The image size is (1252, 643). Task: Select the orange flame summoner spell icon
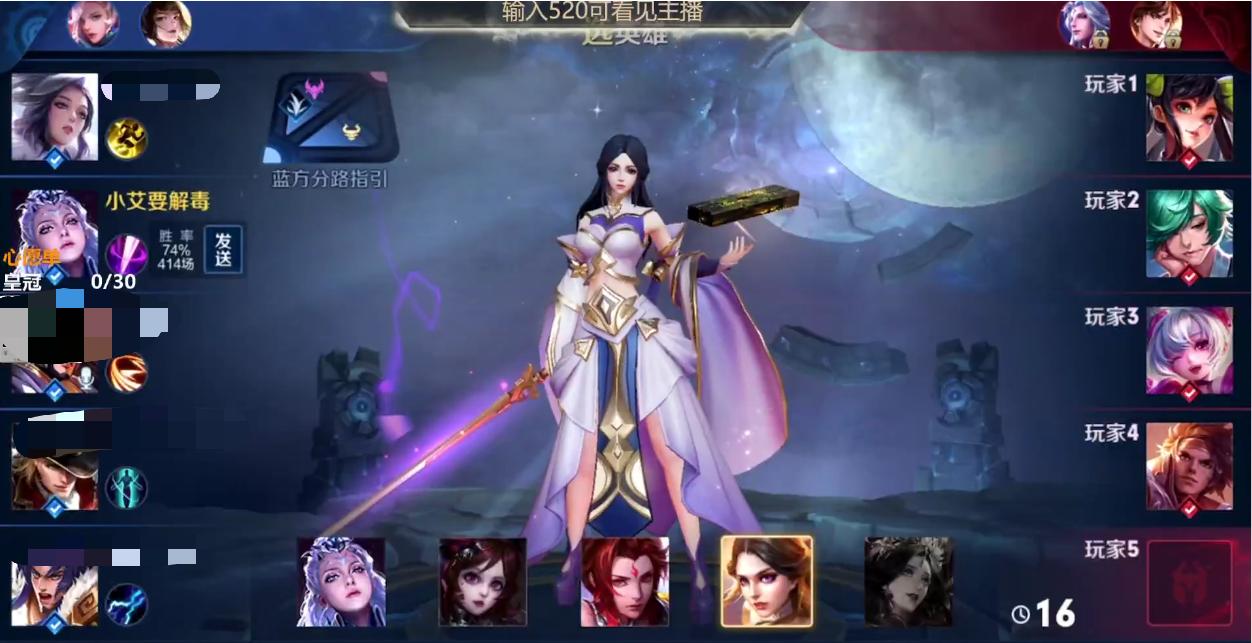[127, 372]
